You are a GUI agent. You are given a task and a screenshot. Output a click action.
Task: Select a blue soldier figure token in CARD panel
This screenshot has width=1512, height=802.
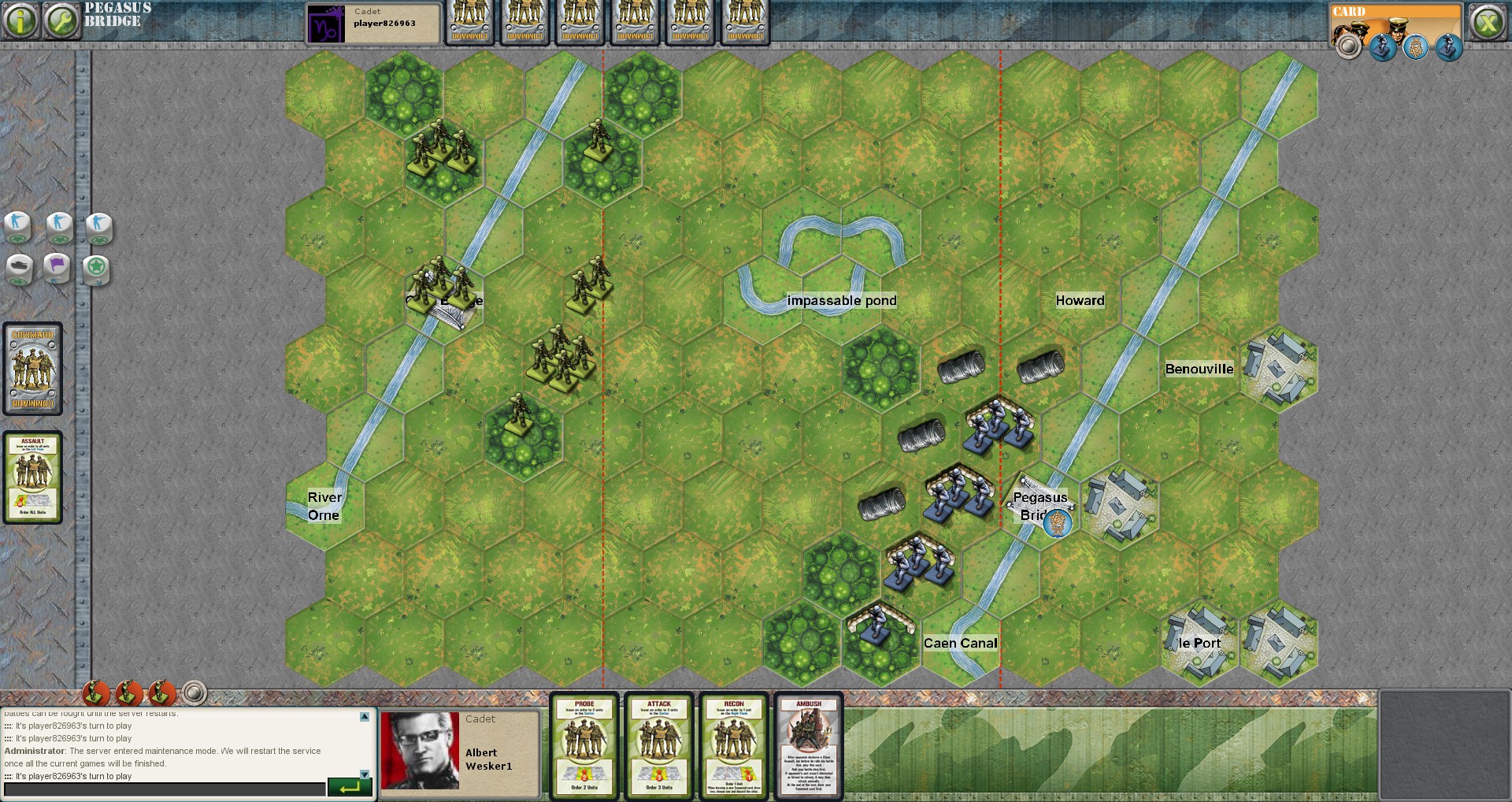click(1384, 46)
